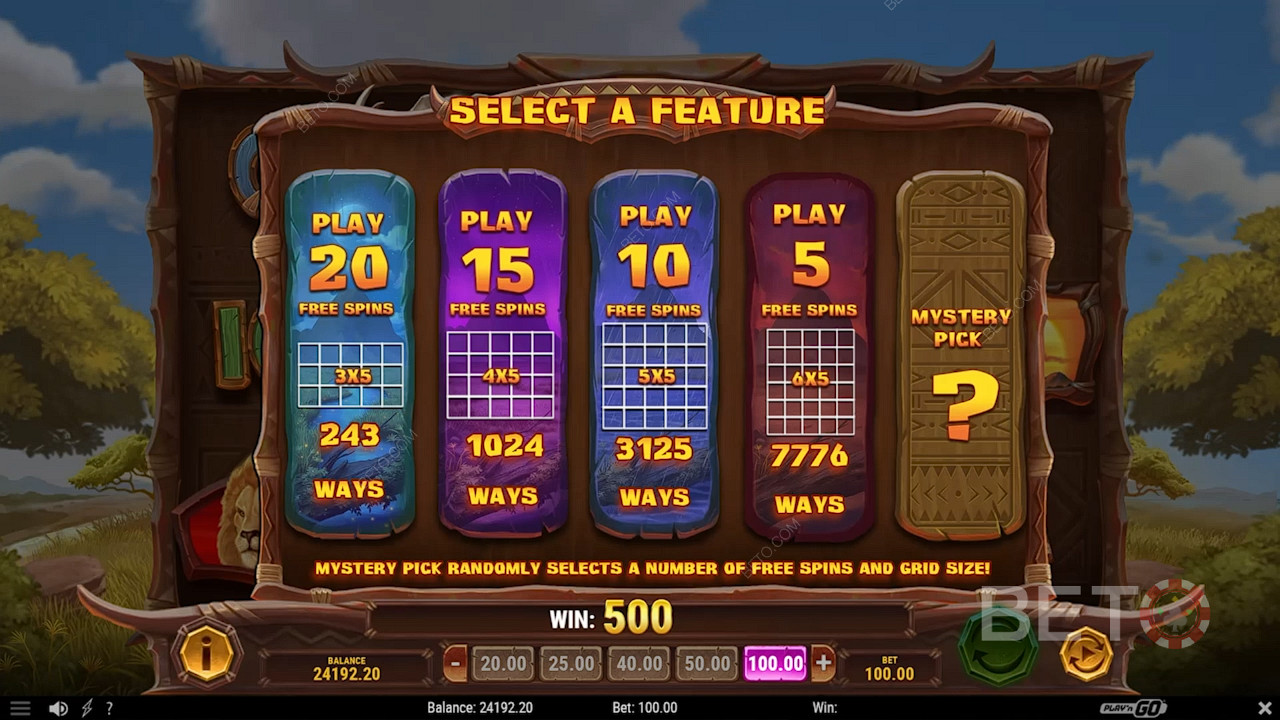Set the bet to 40.00
Image resolution: width=1280 pixels, height=720 pixels.
[639, 663]
